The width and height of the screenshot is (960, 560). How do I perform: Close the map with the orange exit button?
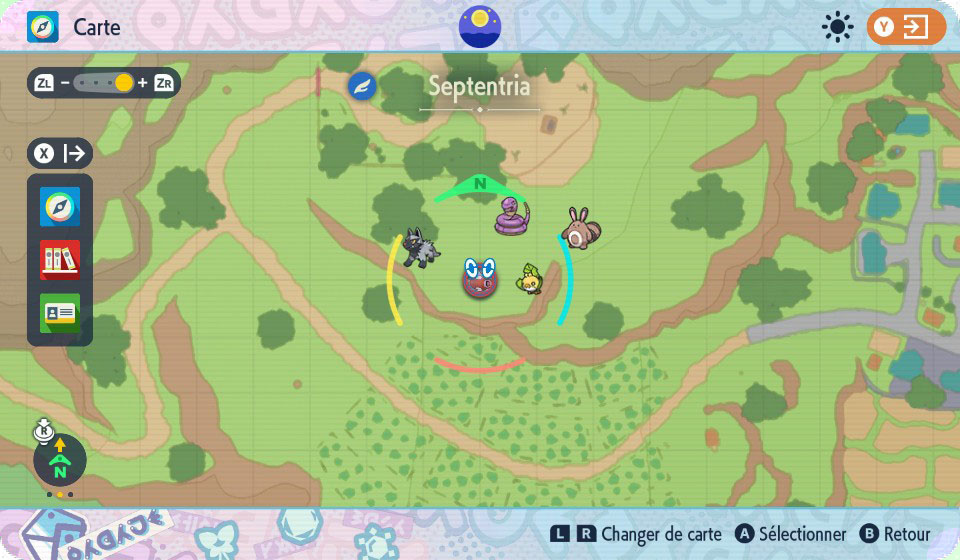[x=906, y=27]
